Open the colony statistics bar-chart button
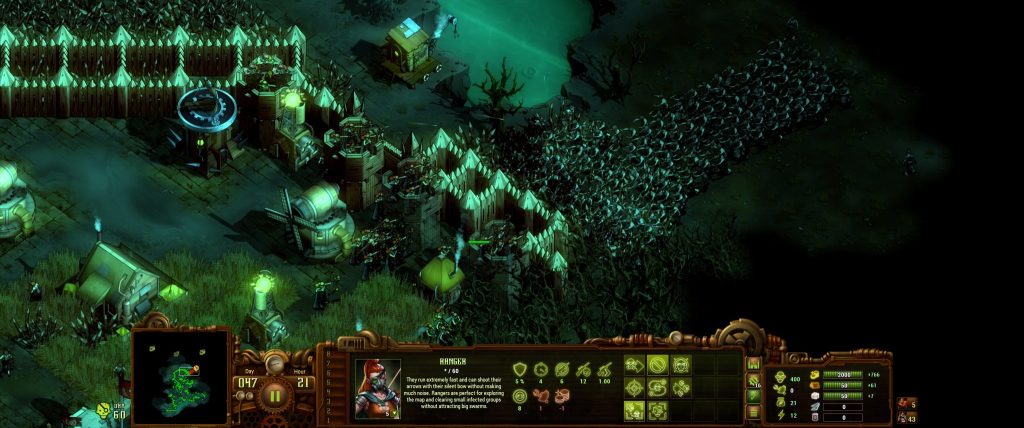 [x=754, y=363]
